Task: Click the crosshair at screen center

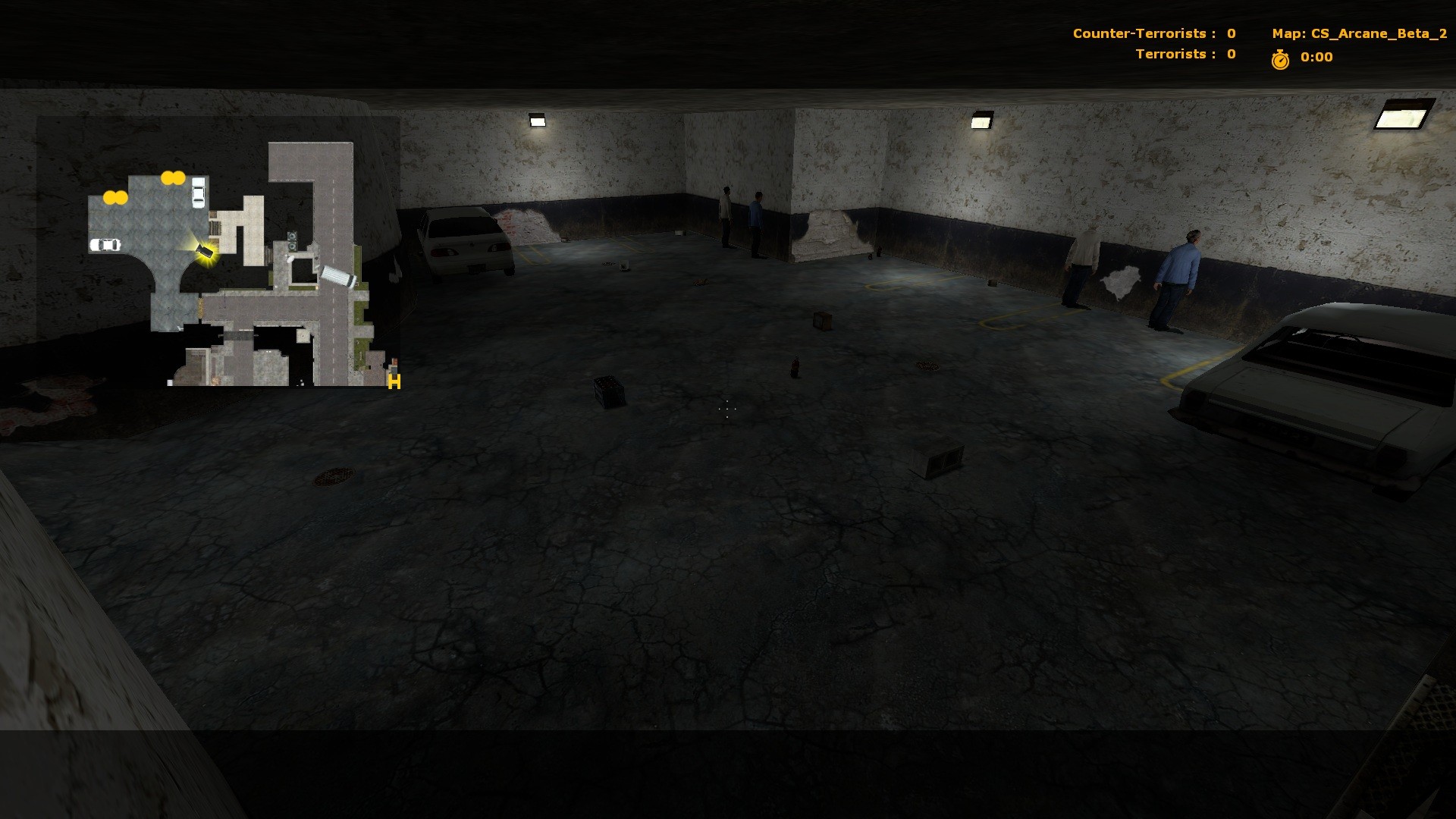Action: (726, 409)
